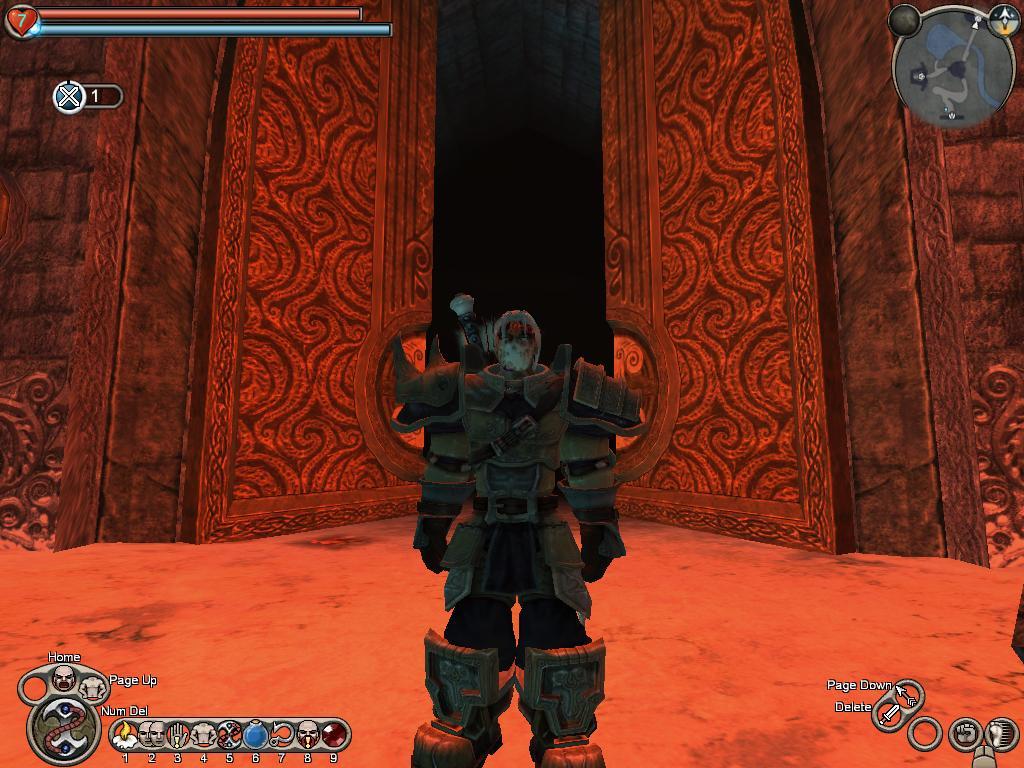
Task: Click the shouting face expression icon
Action: [x=64, y=680]
